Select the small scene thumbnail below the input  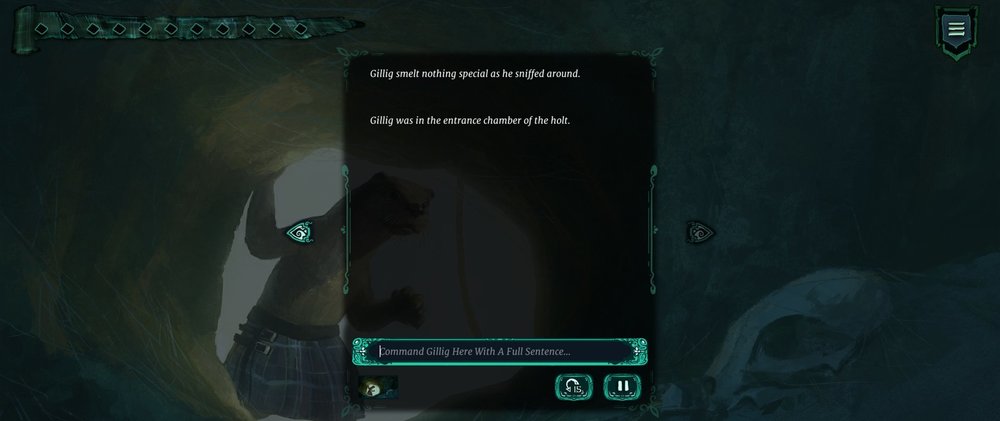(x=379, y=385)
